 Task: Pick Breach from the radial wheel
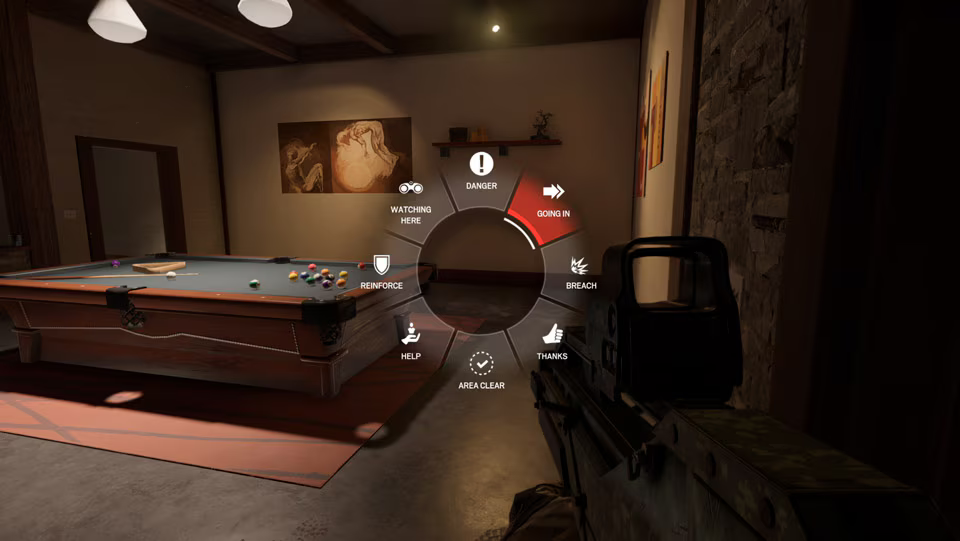coord(580,272)
